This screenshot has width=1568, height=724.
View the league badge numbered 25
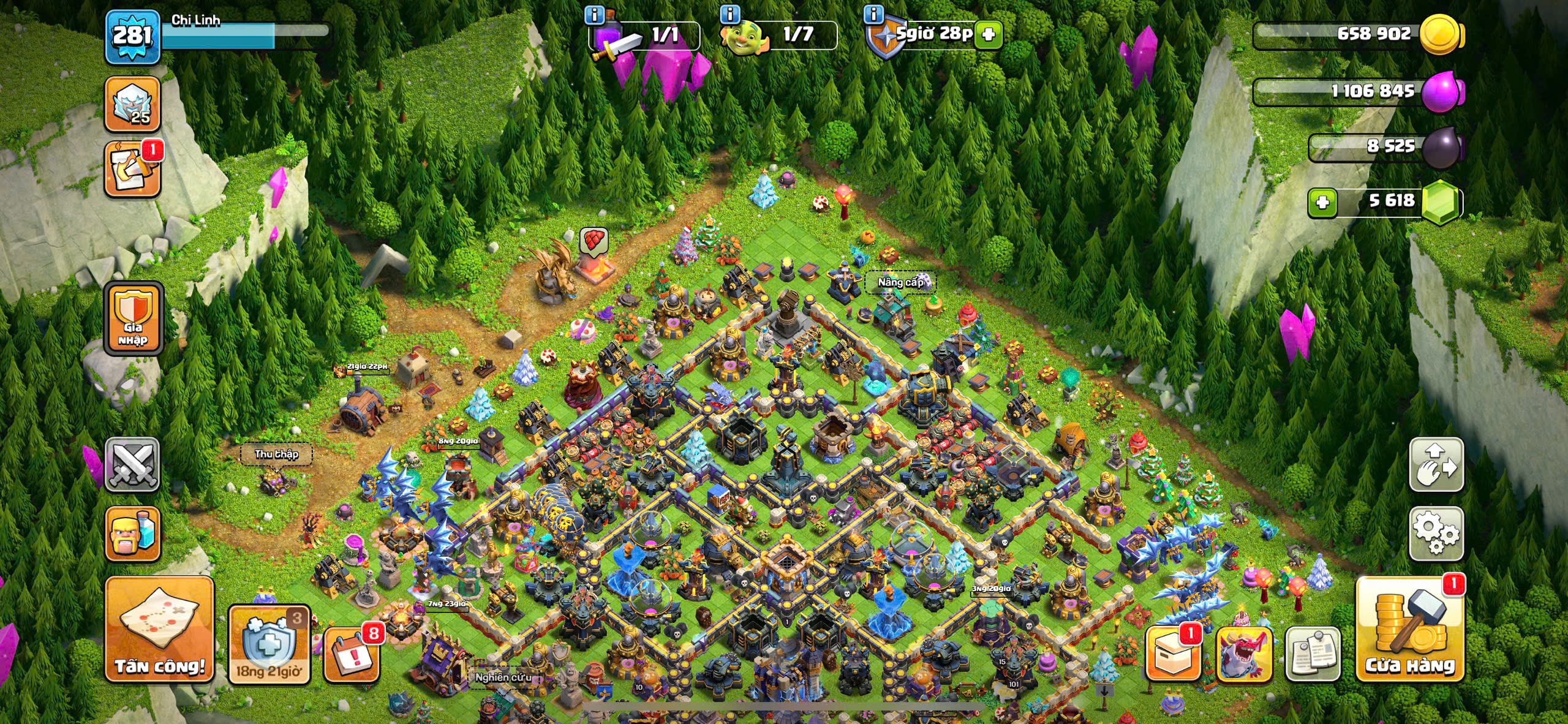[x=132, y=104]
